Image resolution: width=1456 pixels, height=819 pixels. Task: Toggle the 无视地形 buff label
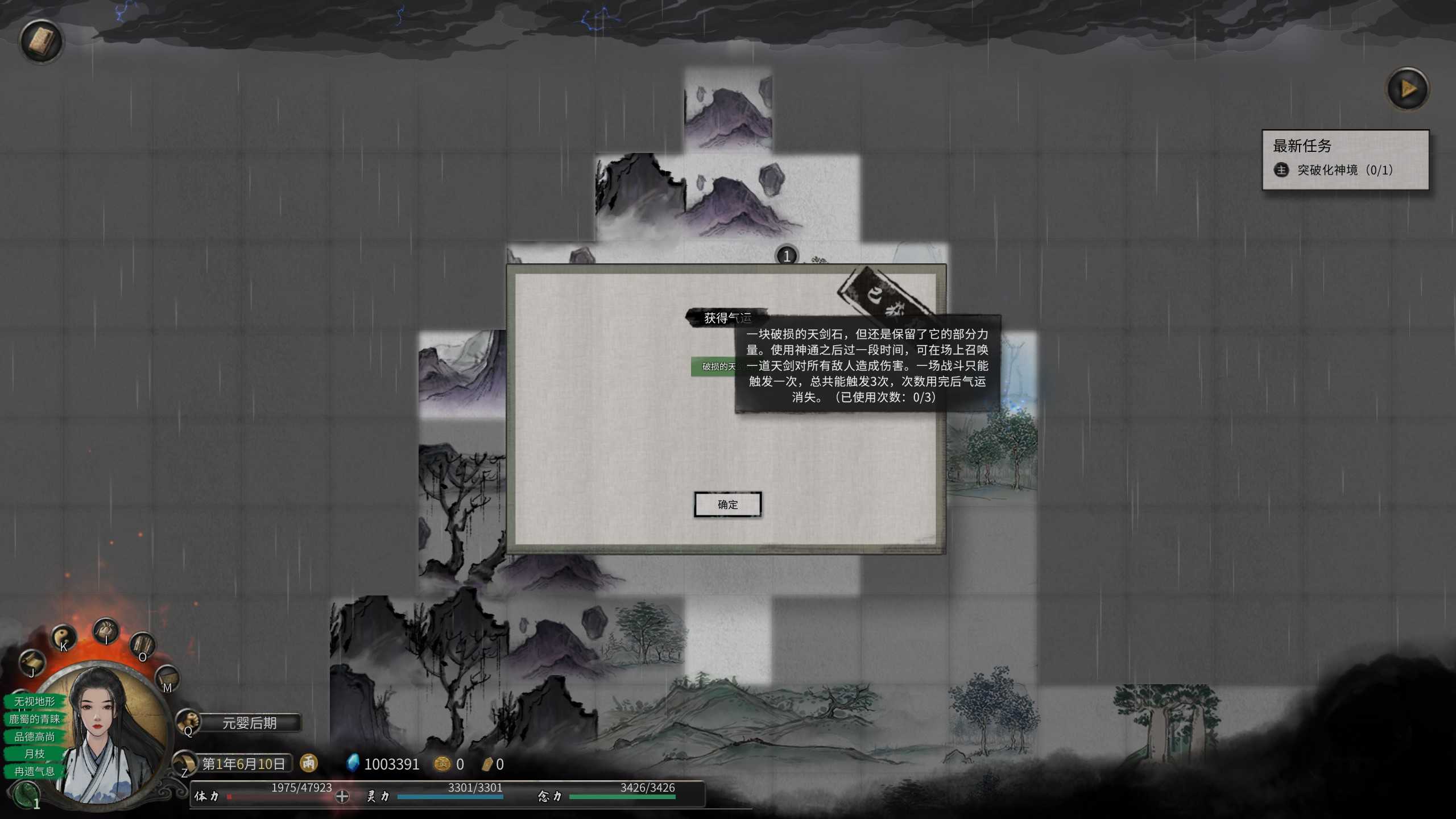point(34,702)
